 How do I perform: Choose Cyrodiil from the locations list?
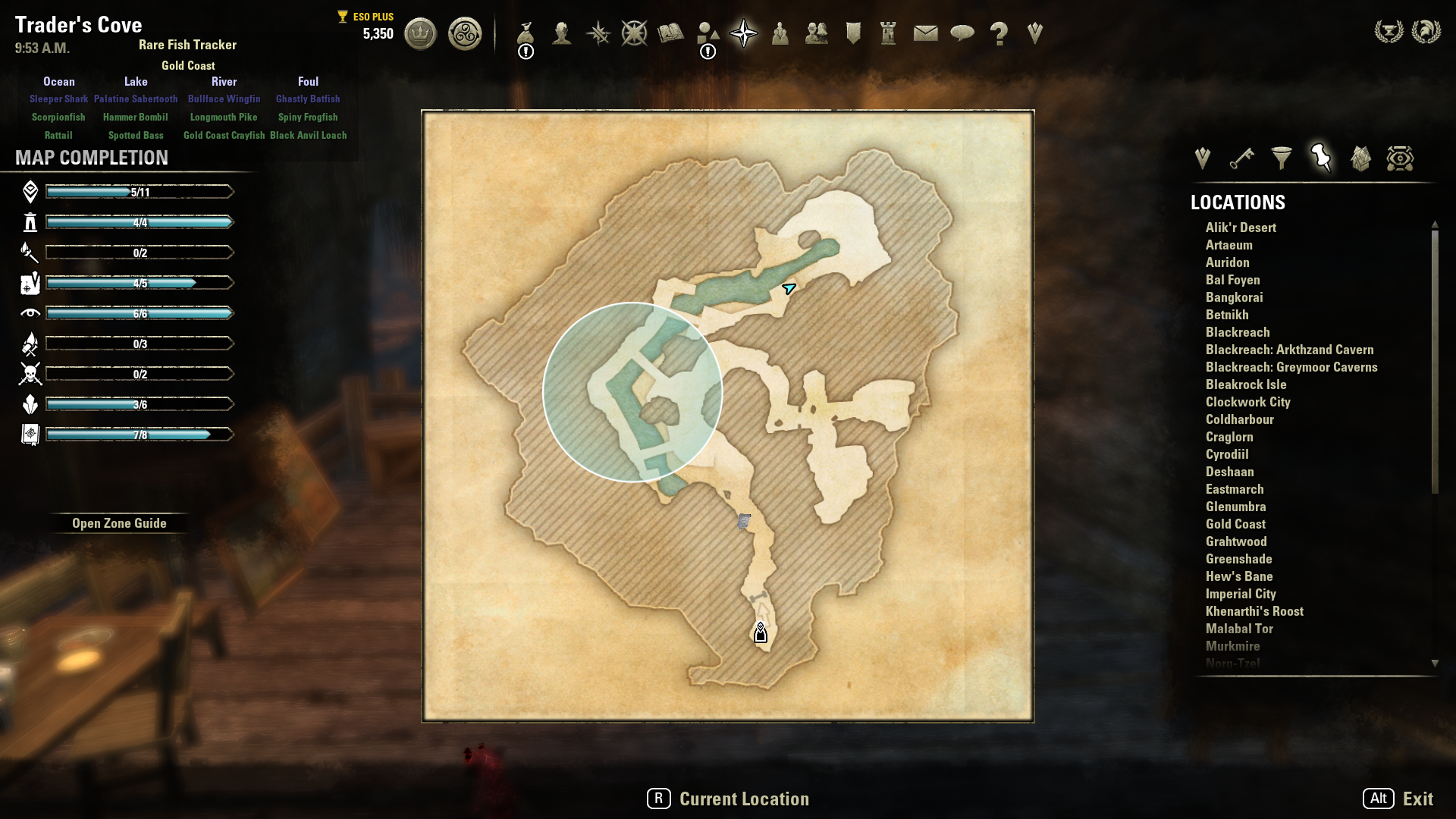pos(1227,454)
